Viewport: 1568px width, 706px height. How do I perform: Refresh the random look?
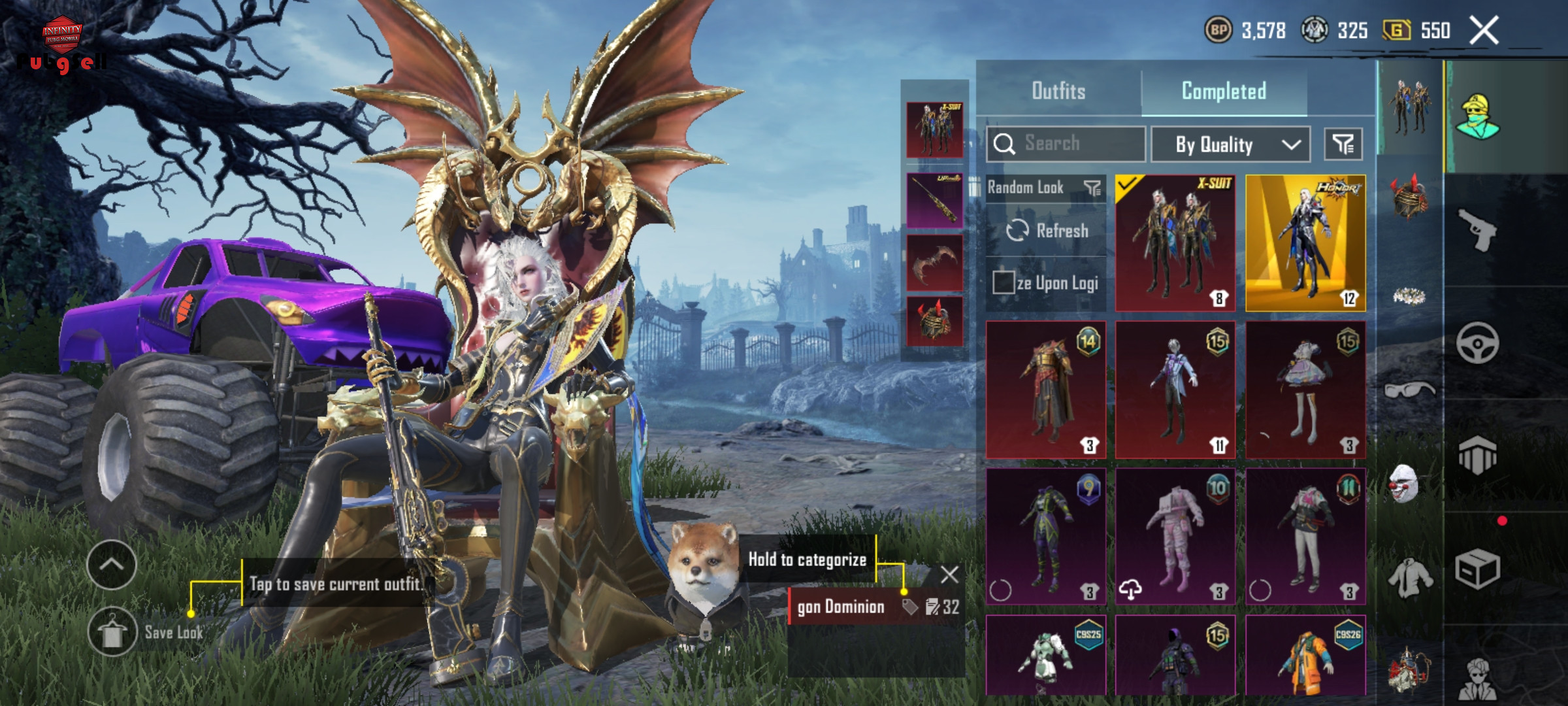[1047, 231]
